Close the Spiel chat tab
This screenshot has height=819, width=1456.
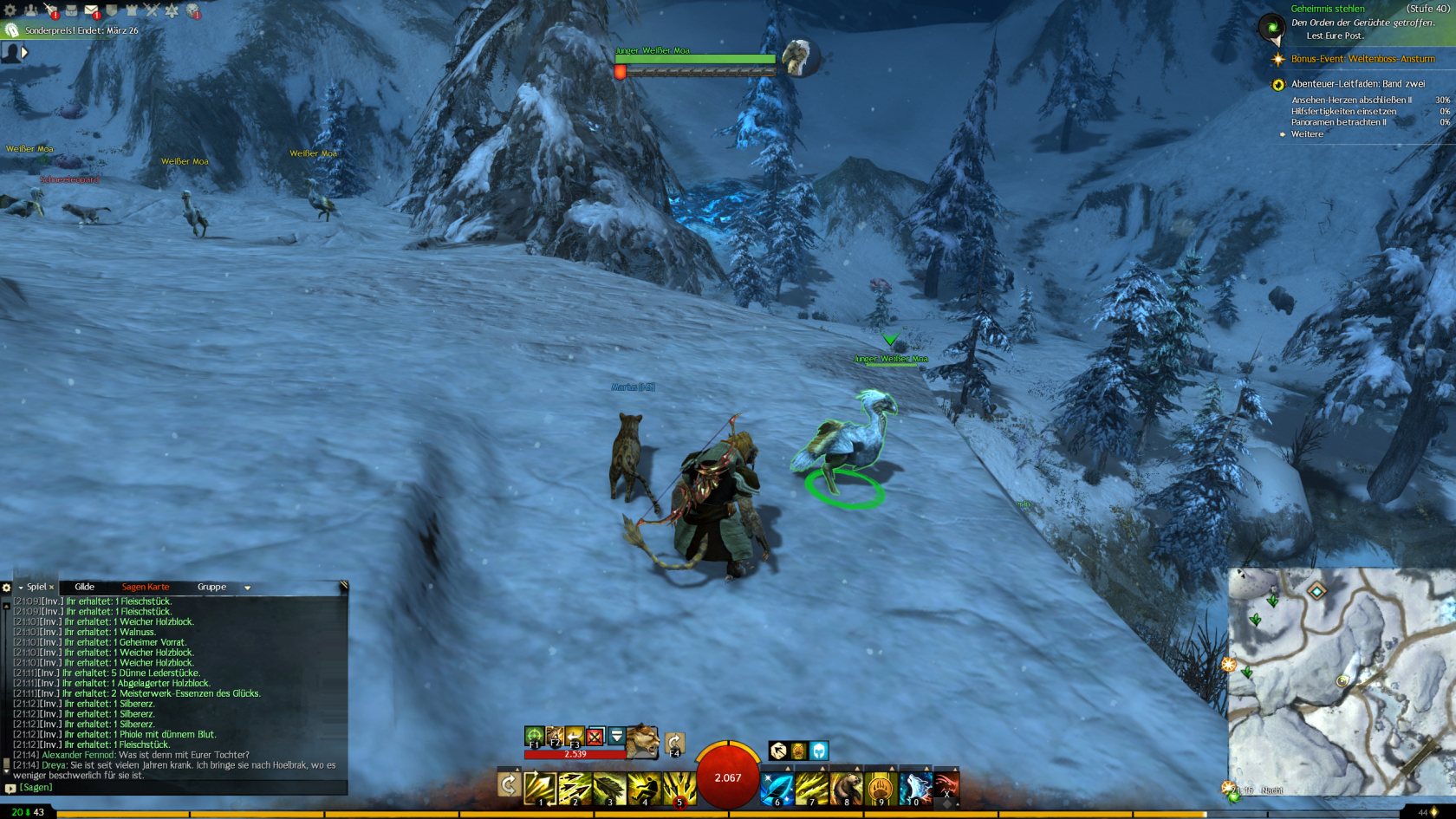click(51, 588)
